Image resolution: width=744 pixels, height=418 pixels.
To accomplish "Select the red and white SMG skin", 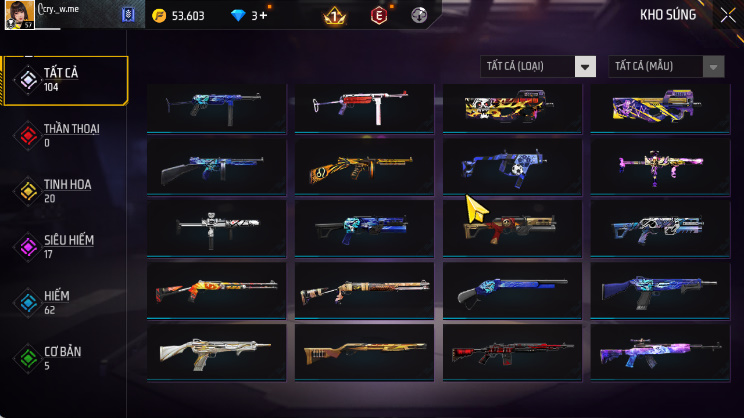I will point(364,107).
